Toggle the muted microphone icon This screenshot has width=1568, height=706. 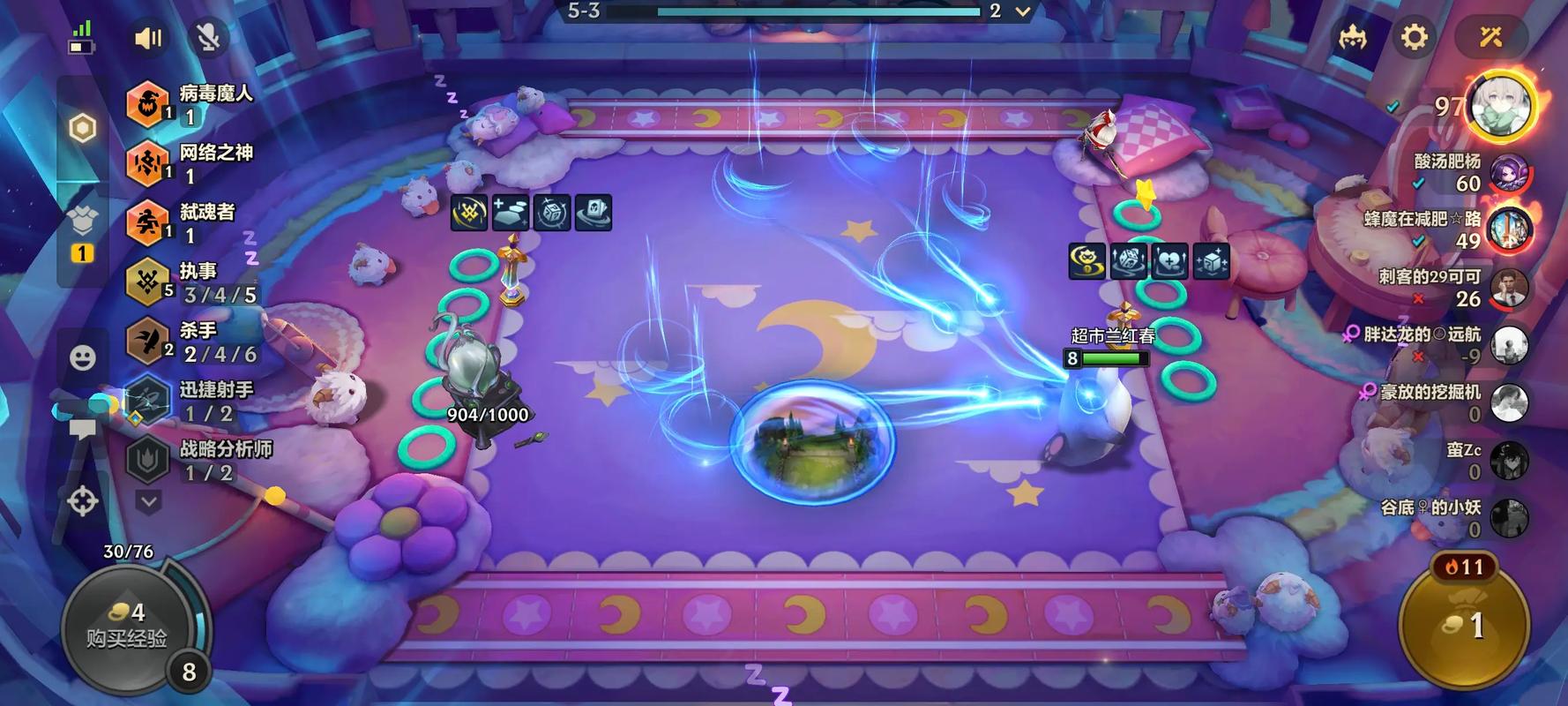(208, 38)
